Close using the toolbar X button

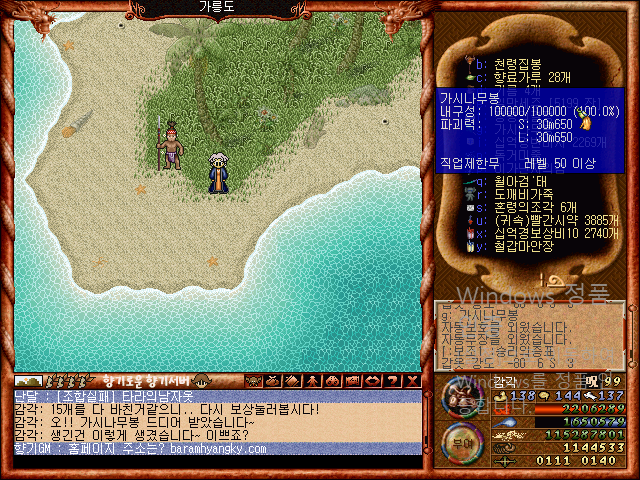413,381
